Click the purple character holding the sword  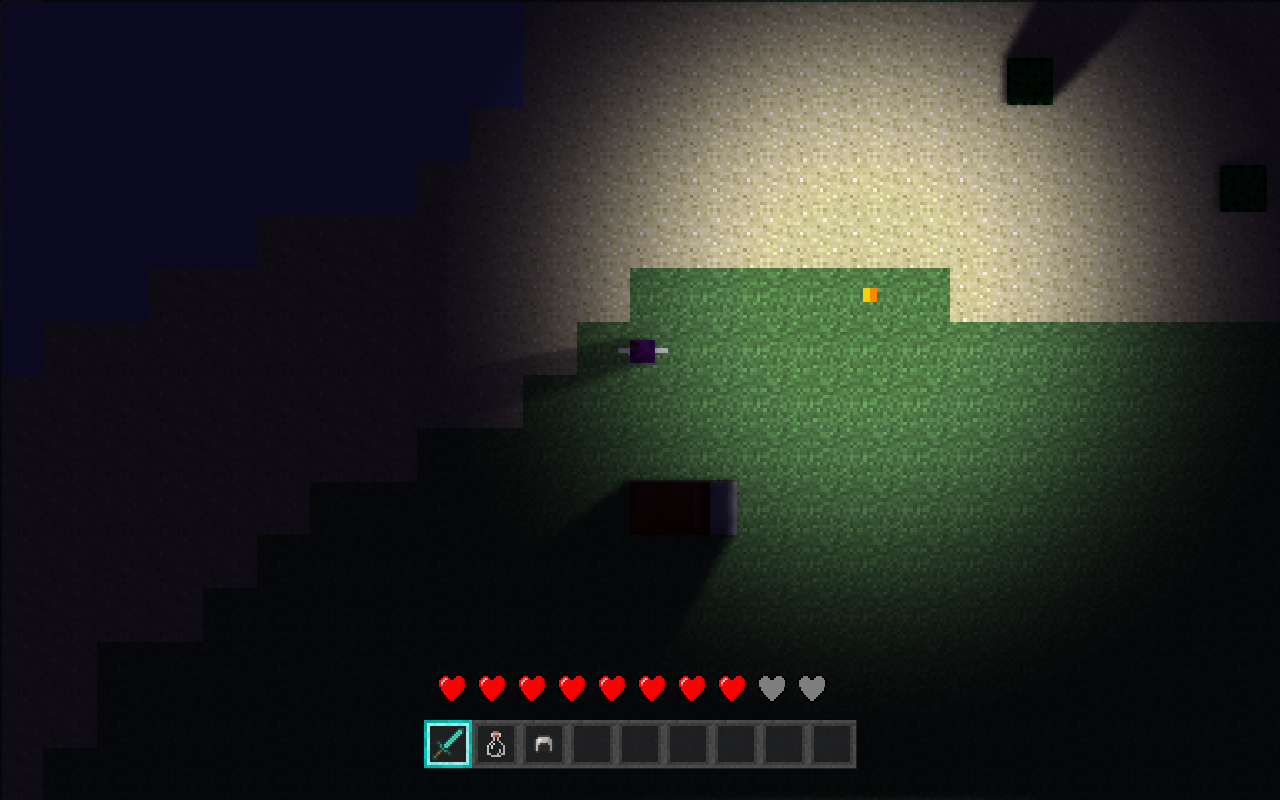tap(642, 352)
